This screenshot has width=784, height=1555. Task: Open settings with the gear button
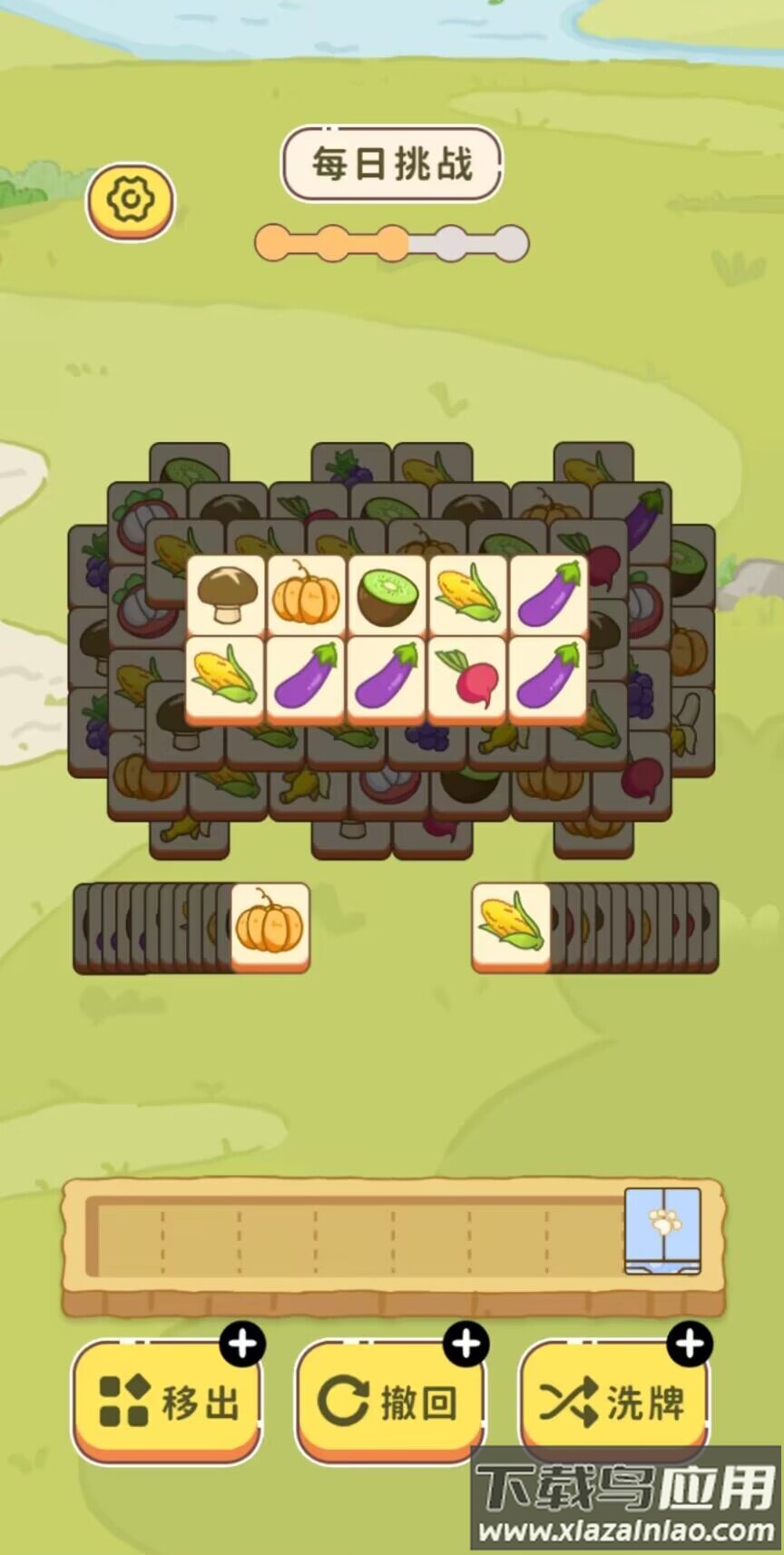click(x=131, y=200)
